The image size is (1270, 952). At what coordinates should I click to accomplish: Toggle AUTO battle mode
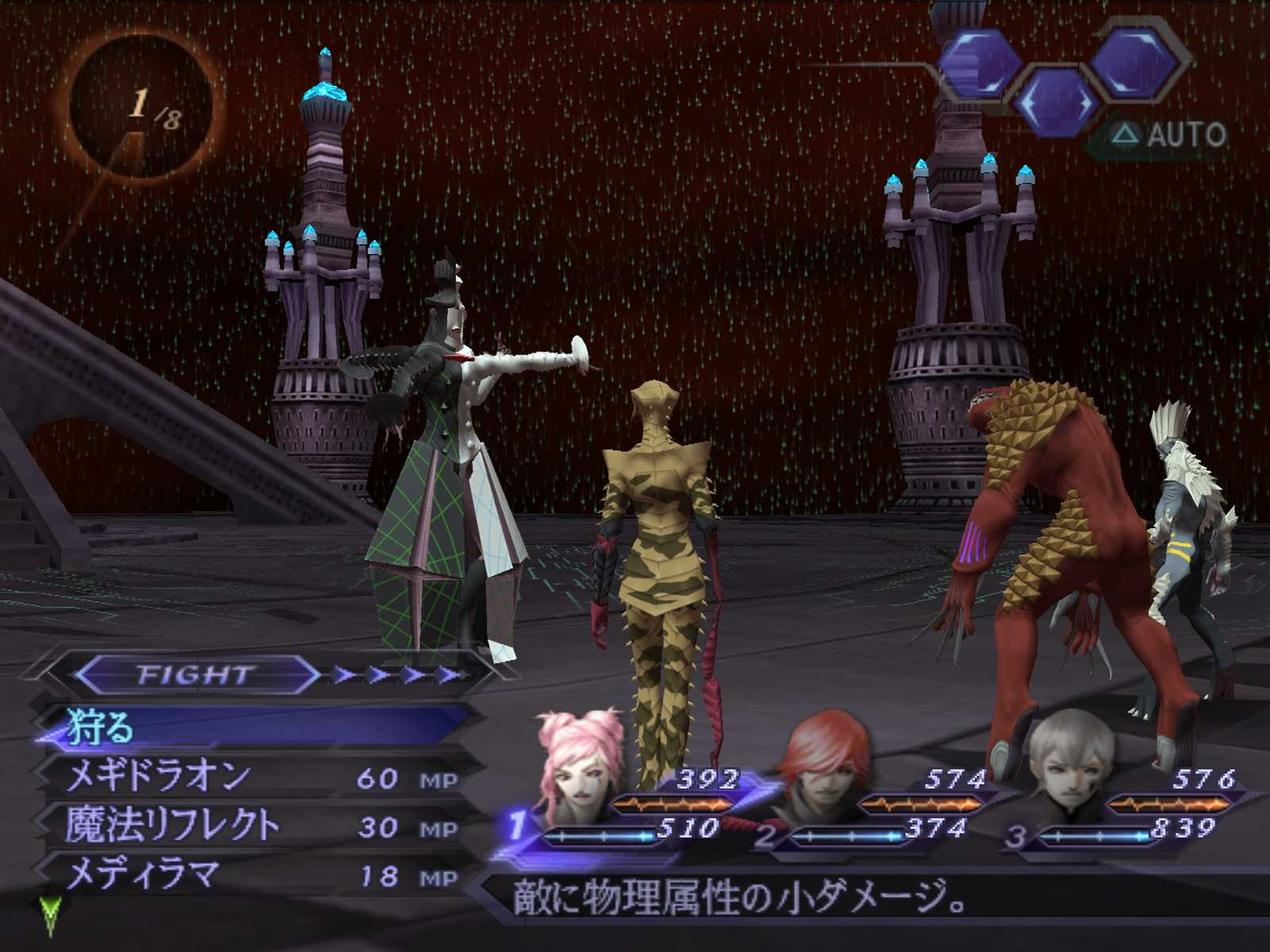pyautogui.click(x=1171, y=135)
